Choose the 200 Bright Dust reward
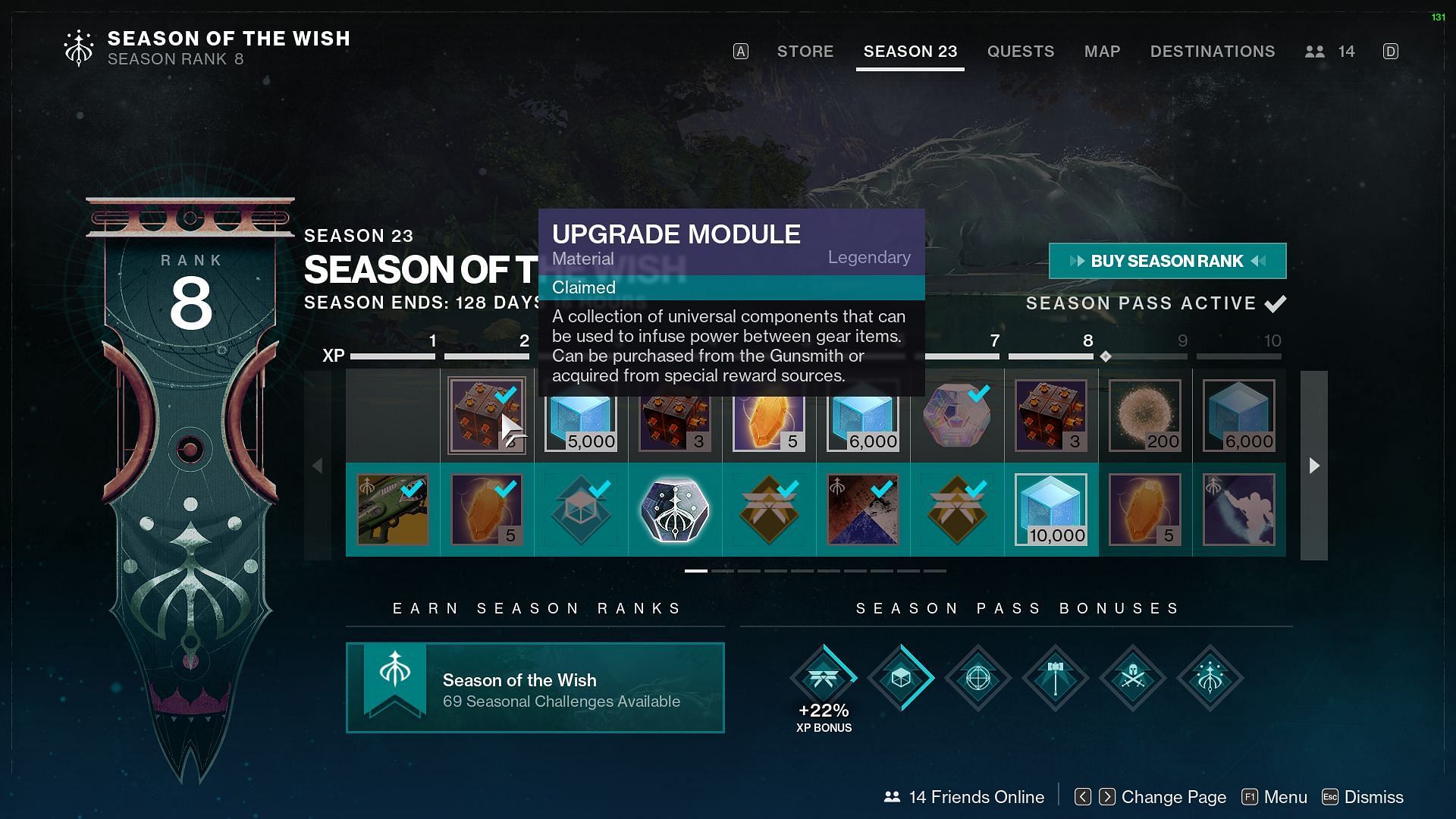Screen dimensions: 1456x819 click(1145, 416)
